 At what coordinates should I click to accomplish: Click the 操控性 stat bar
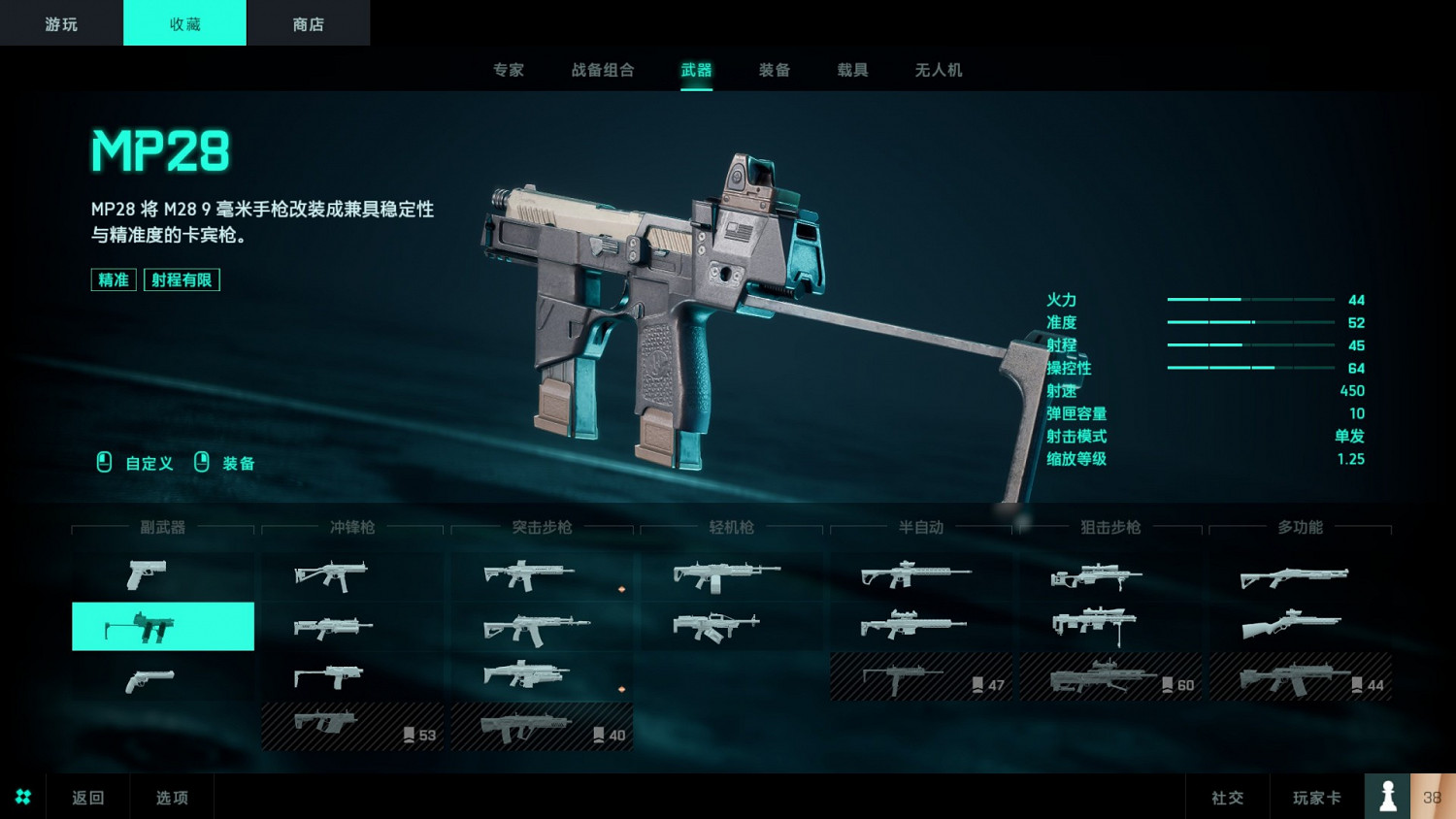click(x=1252, y=368)
